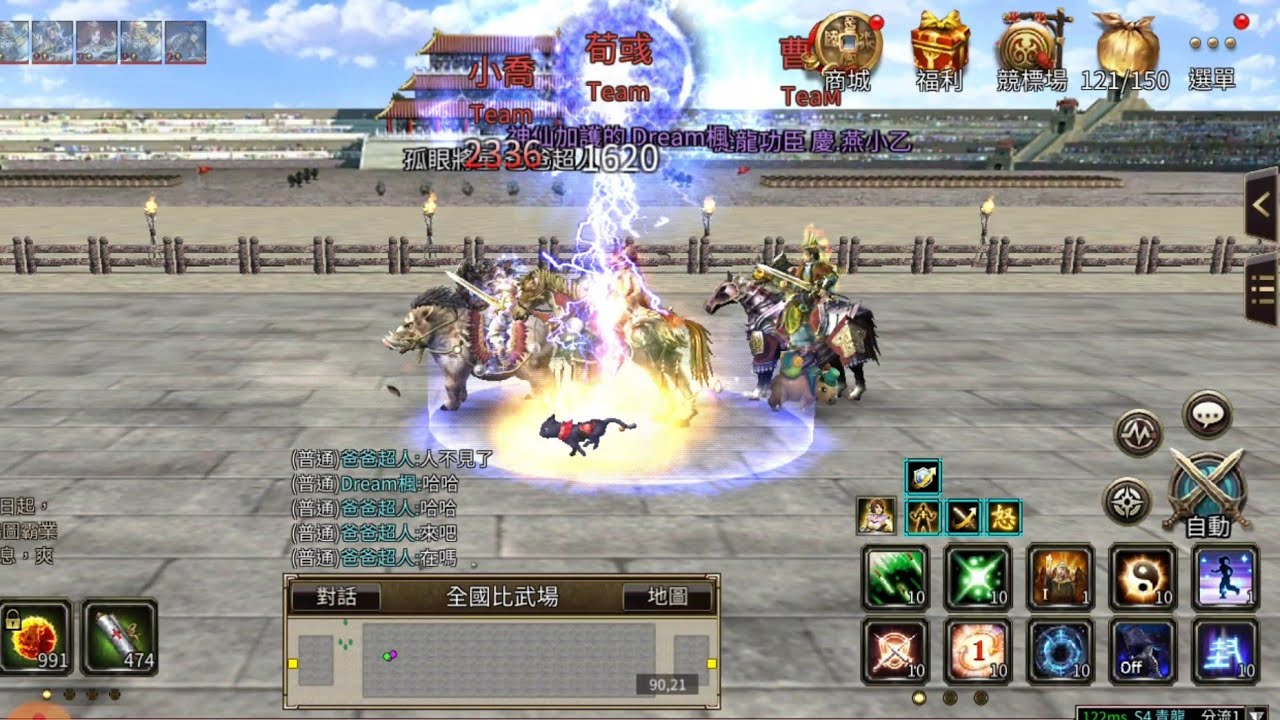
Task: Toggle the skill labeled Off
Action: point(1142,651)
